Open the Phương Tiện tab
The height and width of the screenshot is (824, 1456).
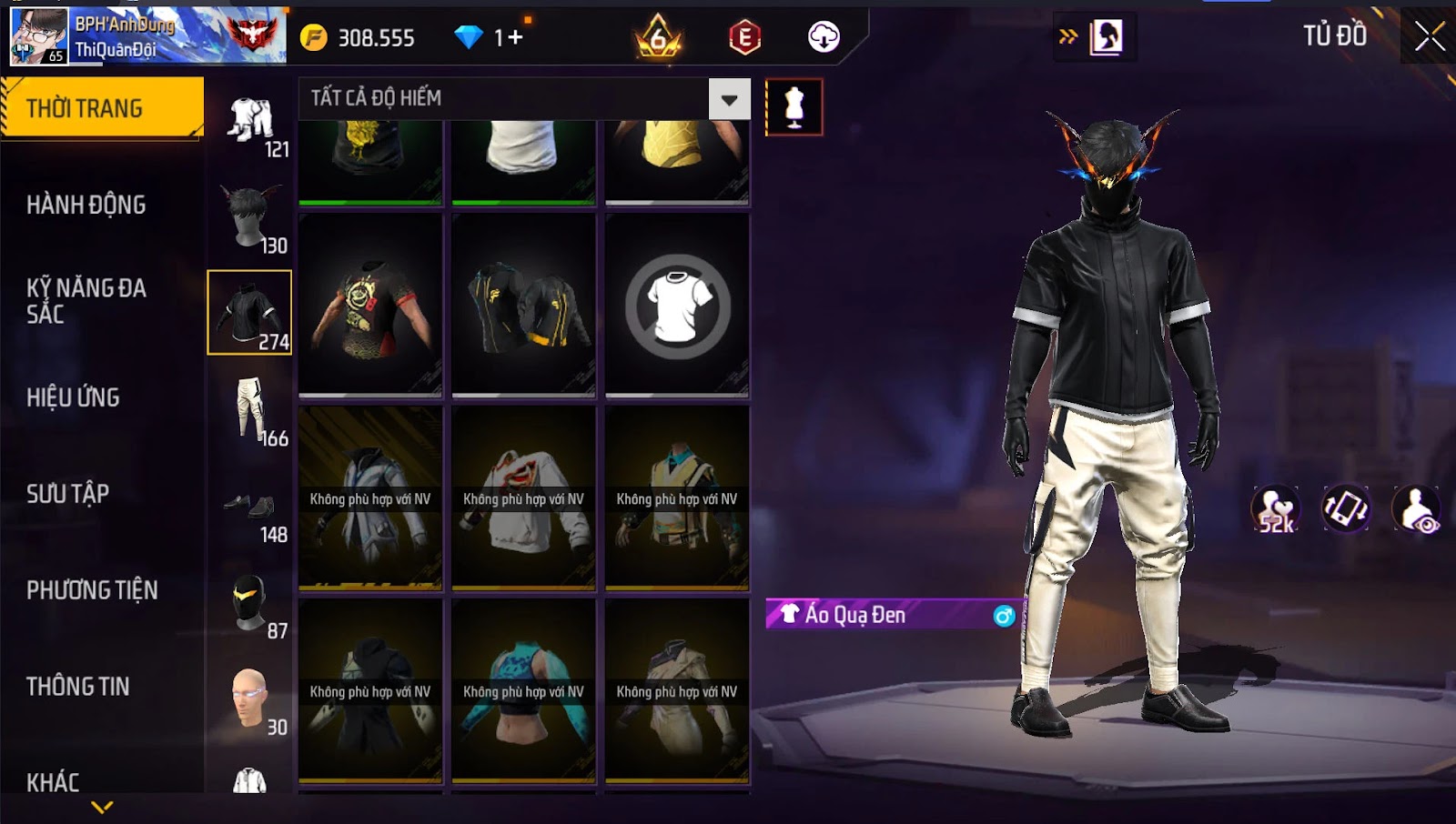coord(92,590)
